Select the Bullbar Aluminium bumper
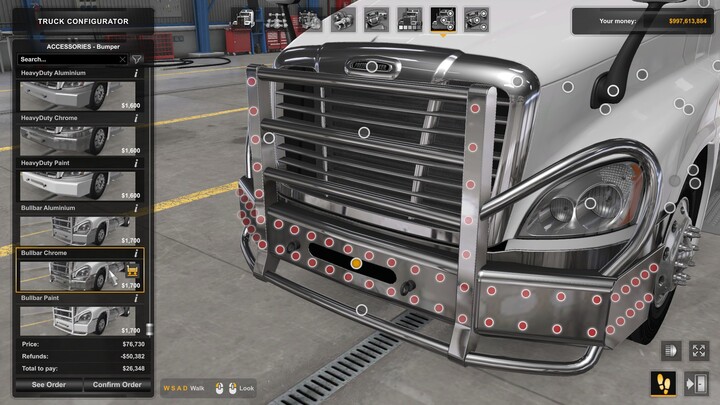720x405 pixels. tap(79, 230)
